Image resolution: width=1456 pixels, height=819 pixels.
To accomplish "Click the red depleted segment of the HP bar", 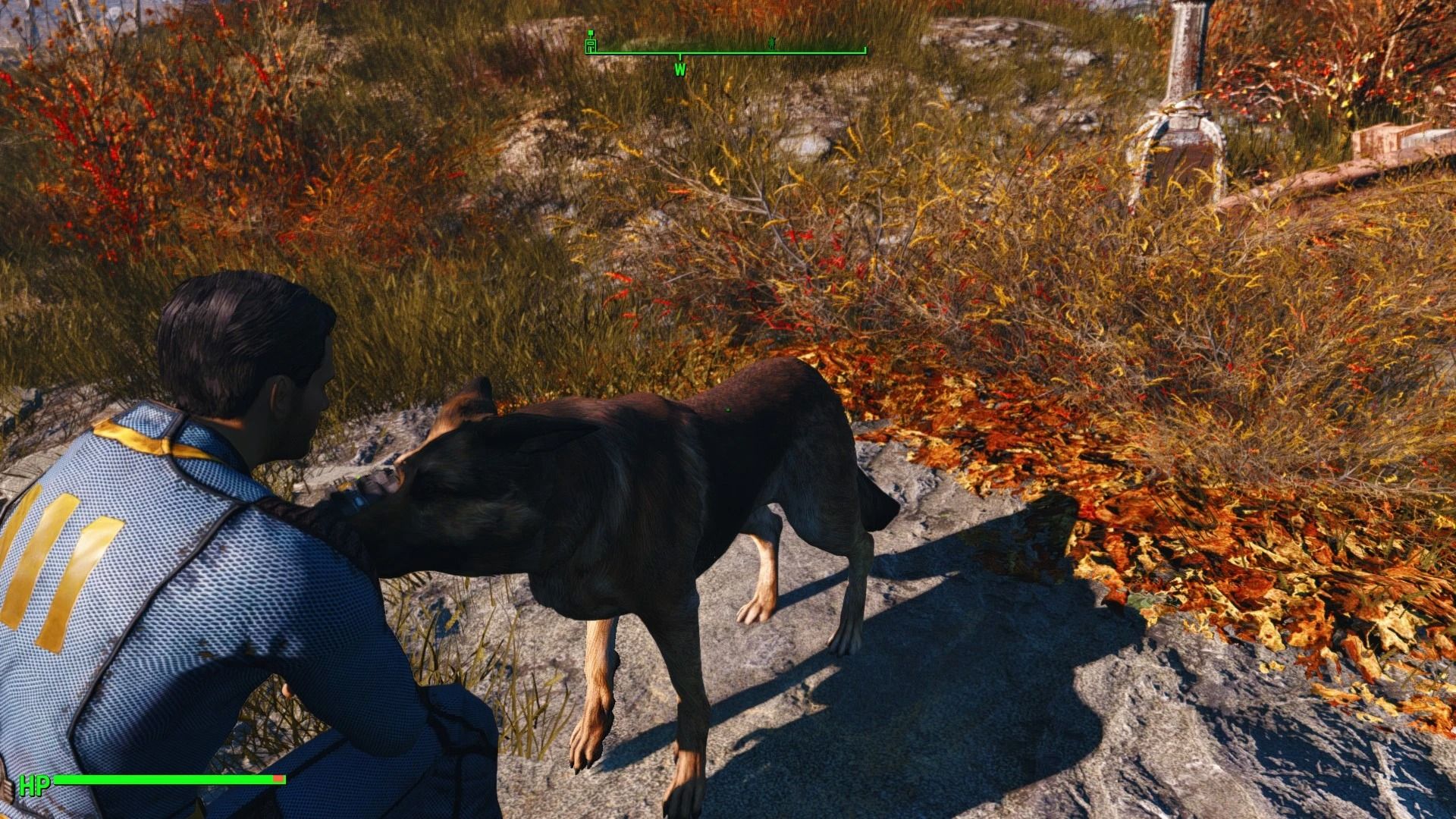I will tap(278, 778).
